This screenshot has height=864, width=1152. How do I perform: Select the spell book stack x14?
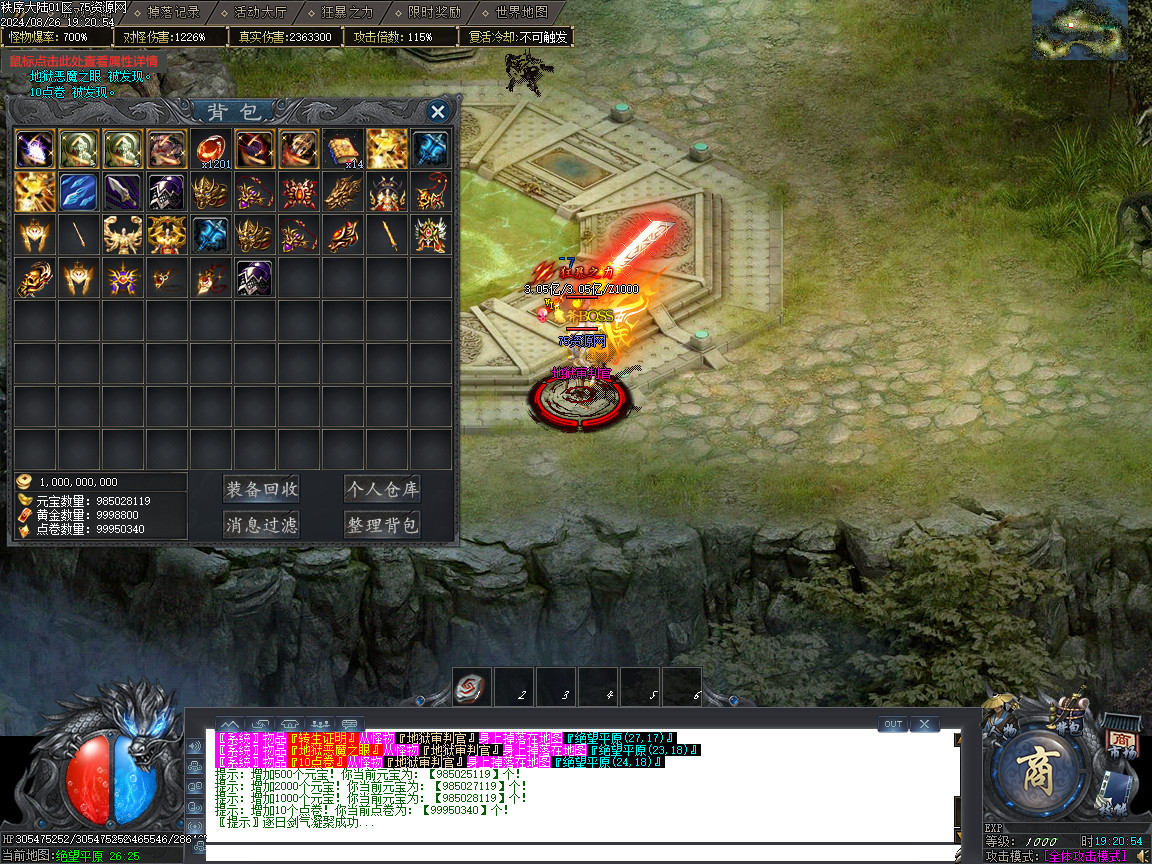(343, 148)
